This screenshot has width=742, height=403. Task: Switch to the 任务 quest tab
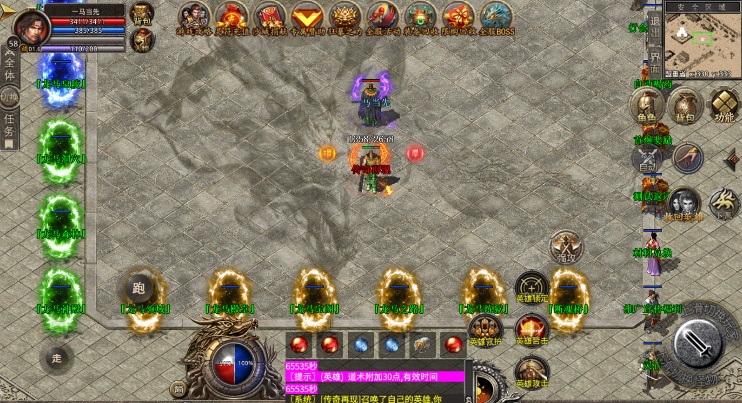pyautogui.click(x=9, y=127)
